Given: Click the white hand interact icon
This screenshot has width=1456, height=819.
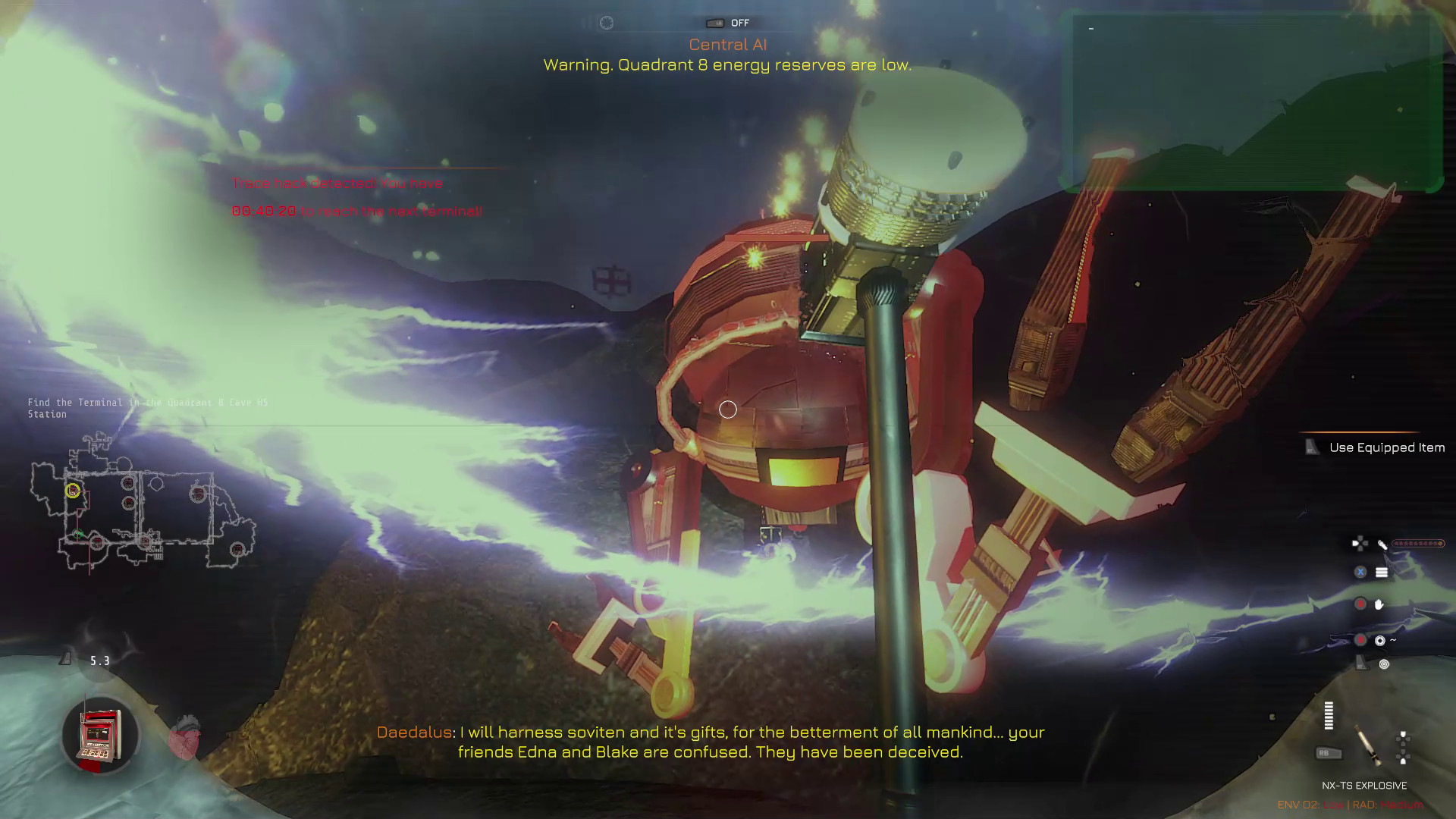Looking at the screenshot, I should (1379, 604).
